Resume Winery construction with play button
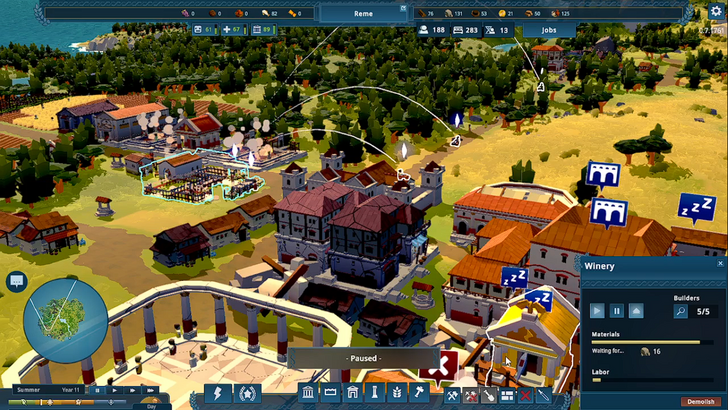Image resolution: width=728 pixels, height=410 pixels. point(597,311)
